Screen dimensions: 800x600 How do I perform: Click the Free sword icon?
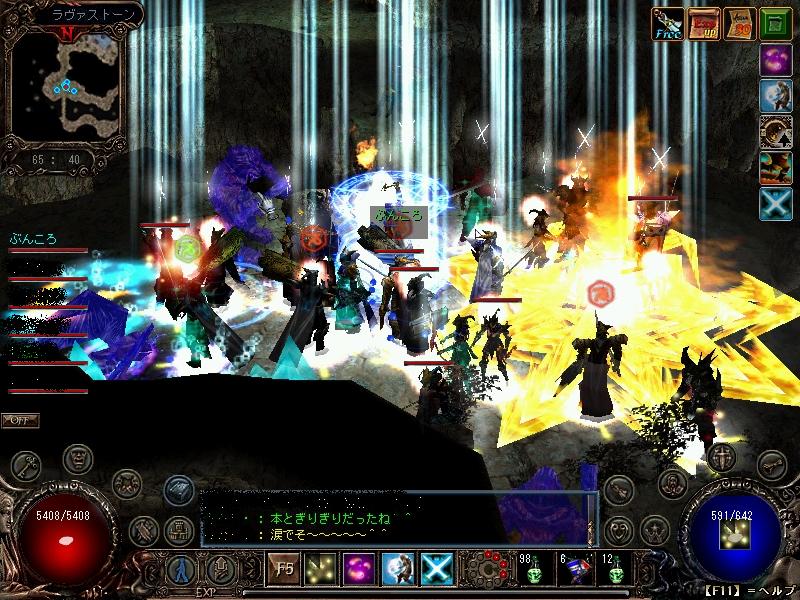tap(667, 23)
